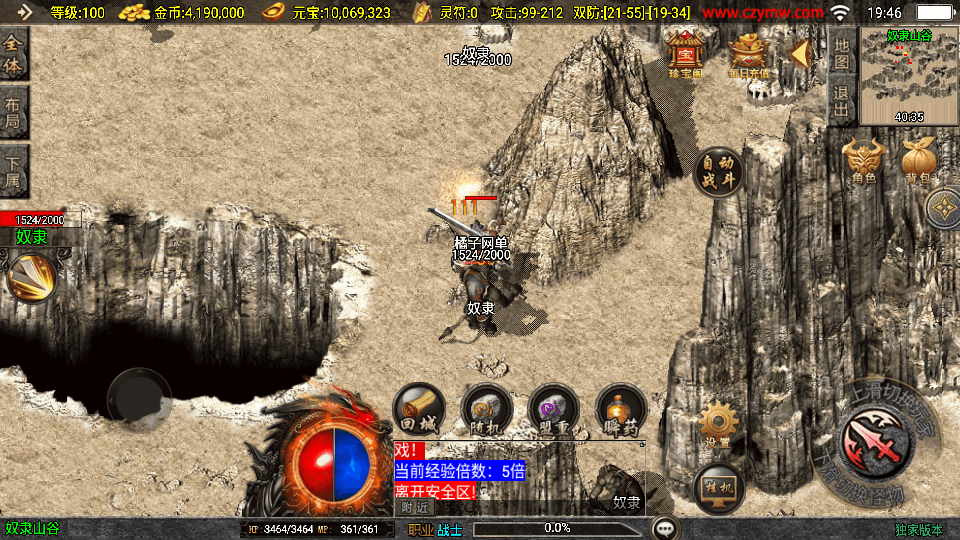Use the 随机 random teleport stone

487,409
